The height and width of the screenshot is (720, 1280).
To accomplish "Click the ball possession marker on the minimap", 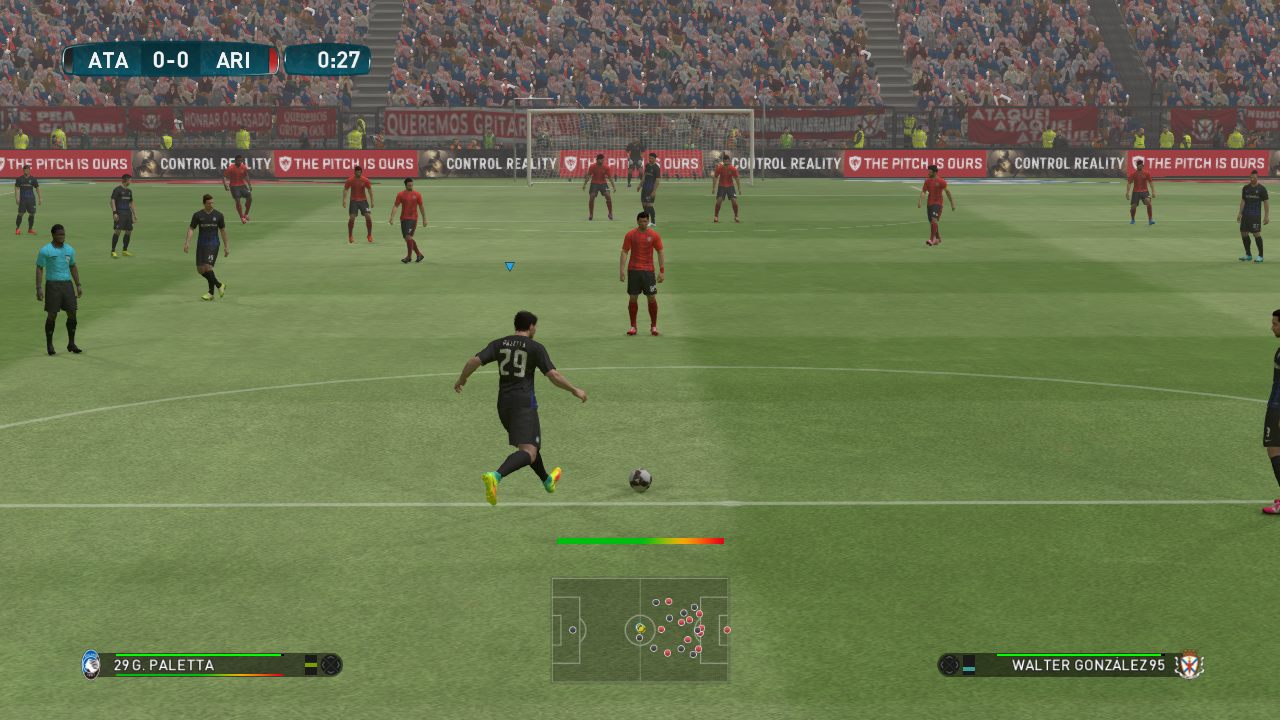I will click(640, 628).
